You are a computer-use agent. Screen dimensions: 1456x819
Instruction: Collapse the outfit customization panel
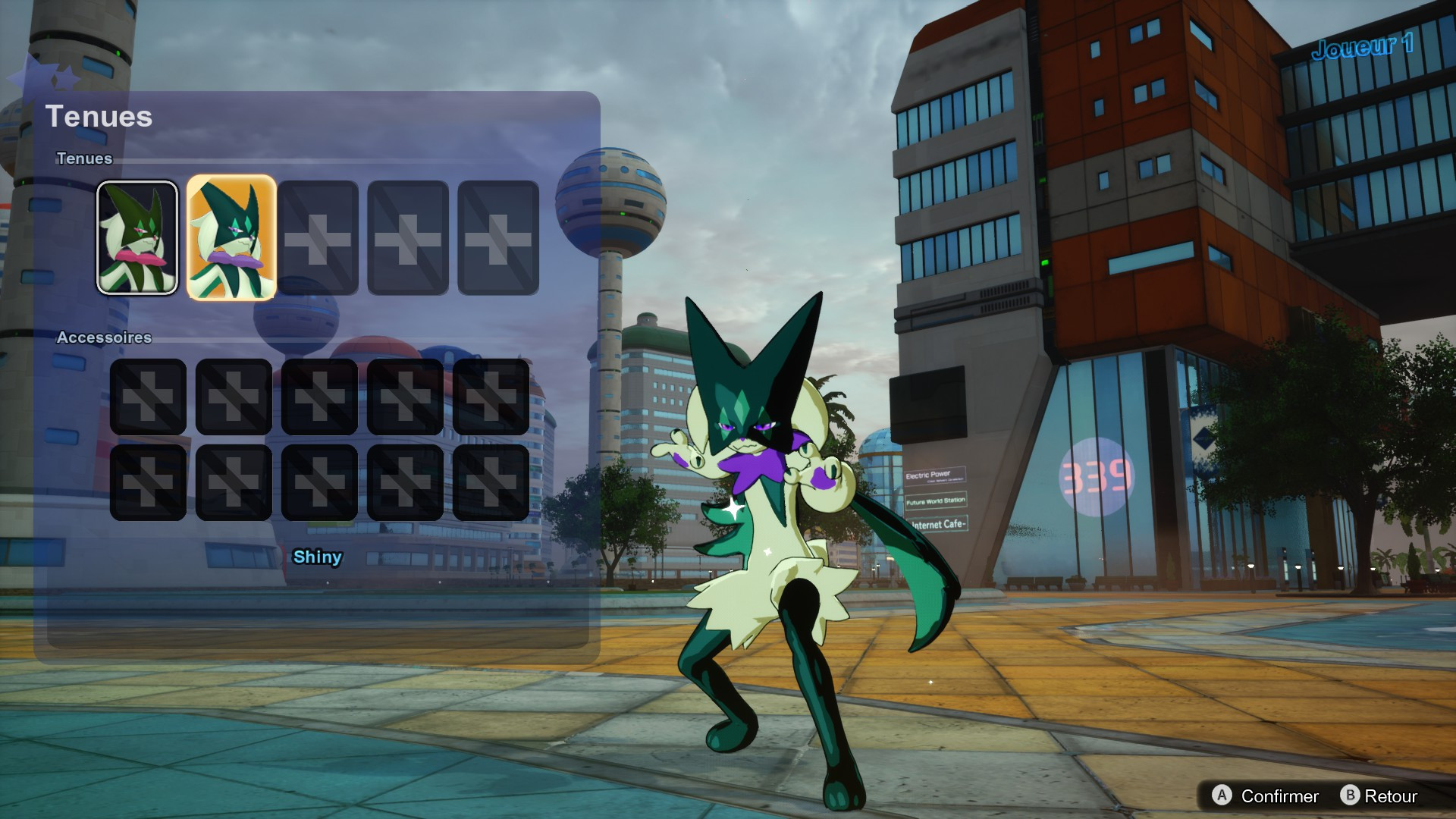coord(101,117)
